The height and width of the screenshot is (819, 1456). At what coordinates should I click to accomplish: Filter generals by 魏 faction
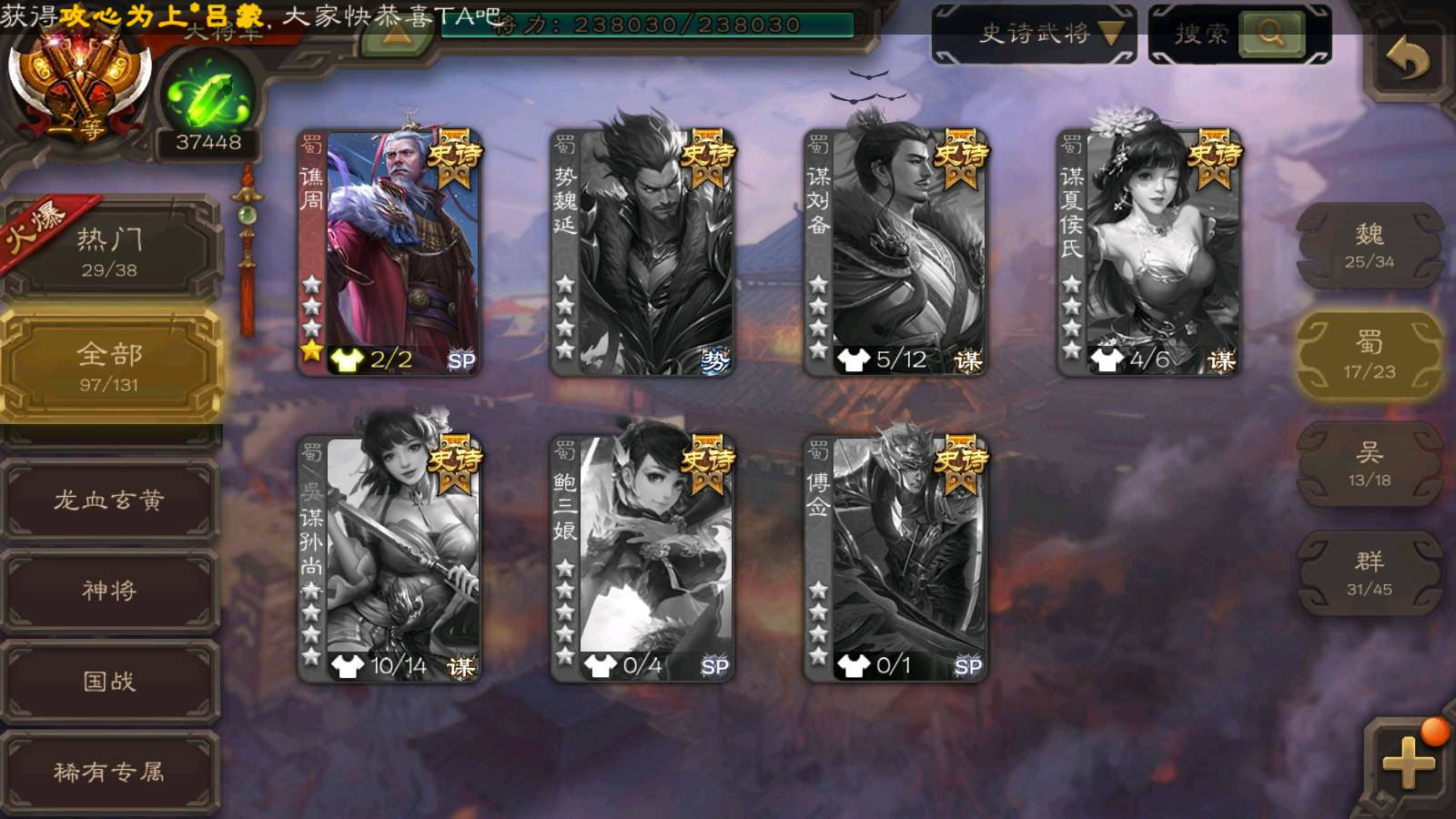pyautogui.click(x=1369, y=246)
